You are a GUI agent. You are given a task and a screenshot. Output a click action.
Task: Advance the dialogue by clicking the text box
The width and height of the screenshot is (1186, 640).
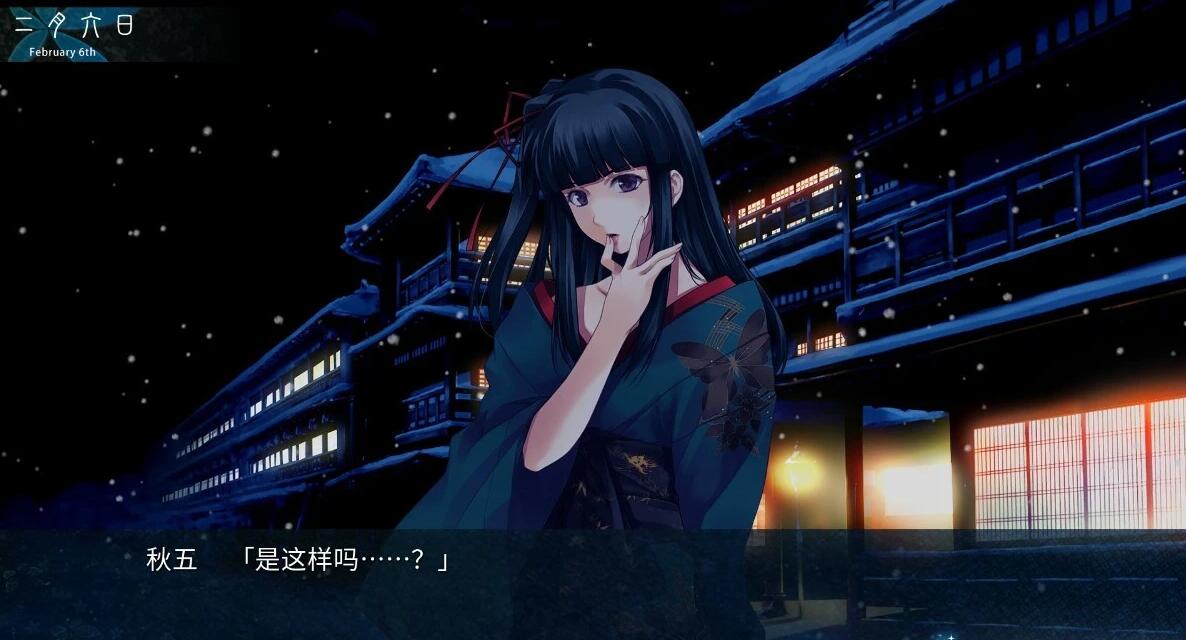[593, 584]
